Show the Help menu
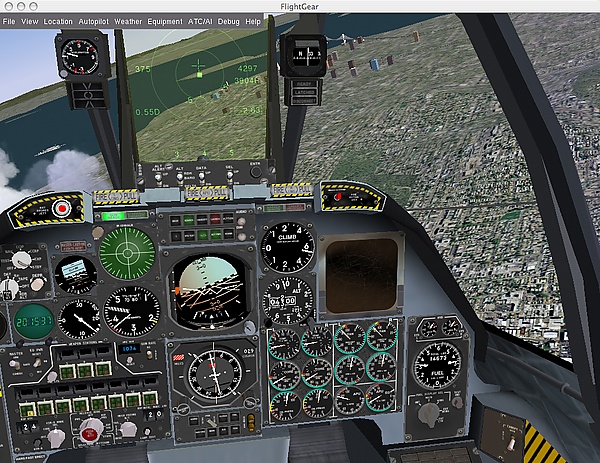Viewport: 600px width, 463px height. (253, 20)
